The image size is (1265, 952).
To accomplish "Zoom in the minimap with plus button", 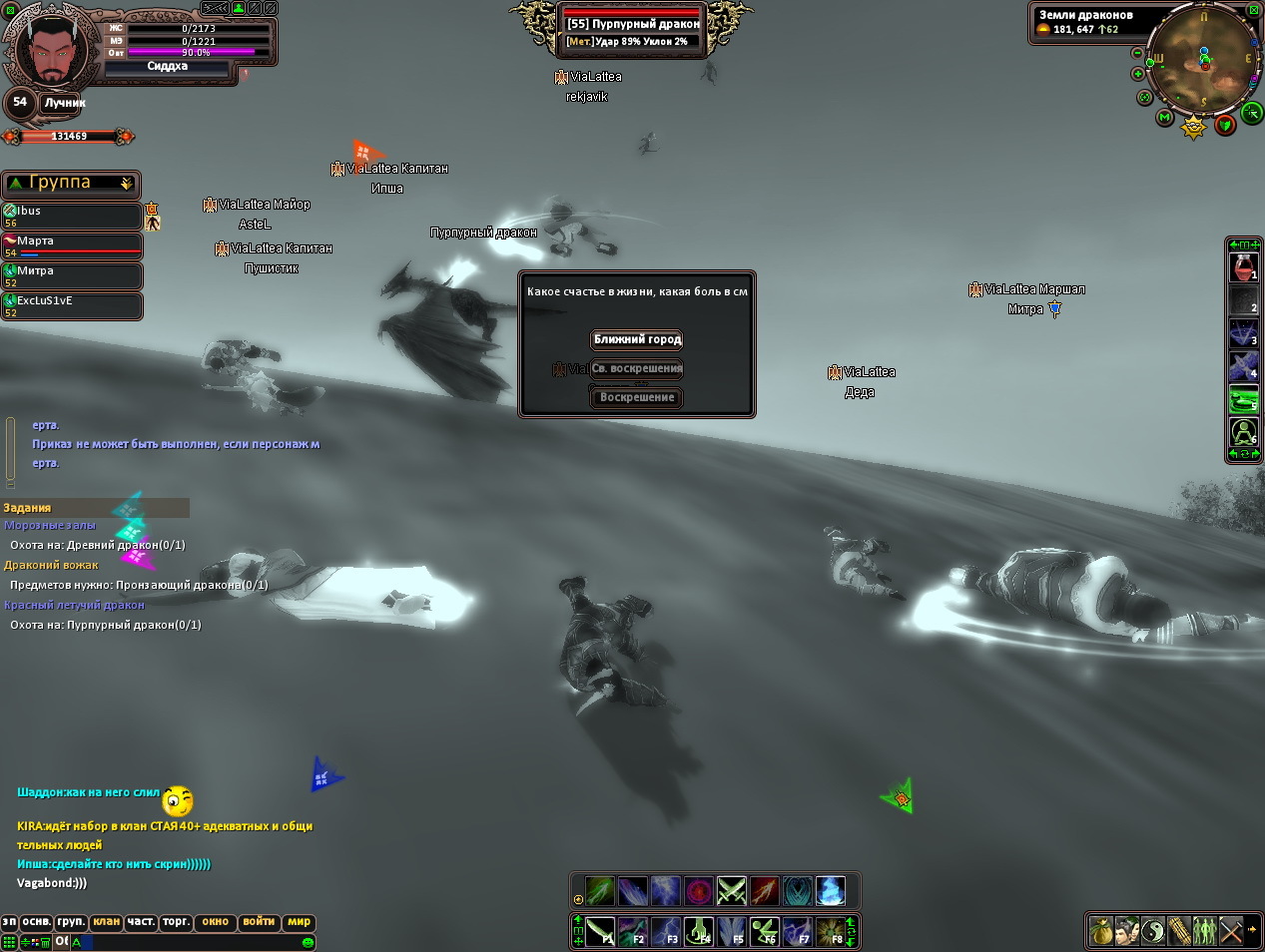I will click(1137, 74).
